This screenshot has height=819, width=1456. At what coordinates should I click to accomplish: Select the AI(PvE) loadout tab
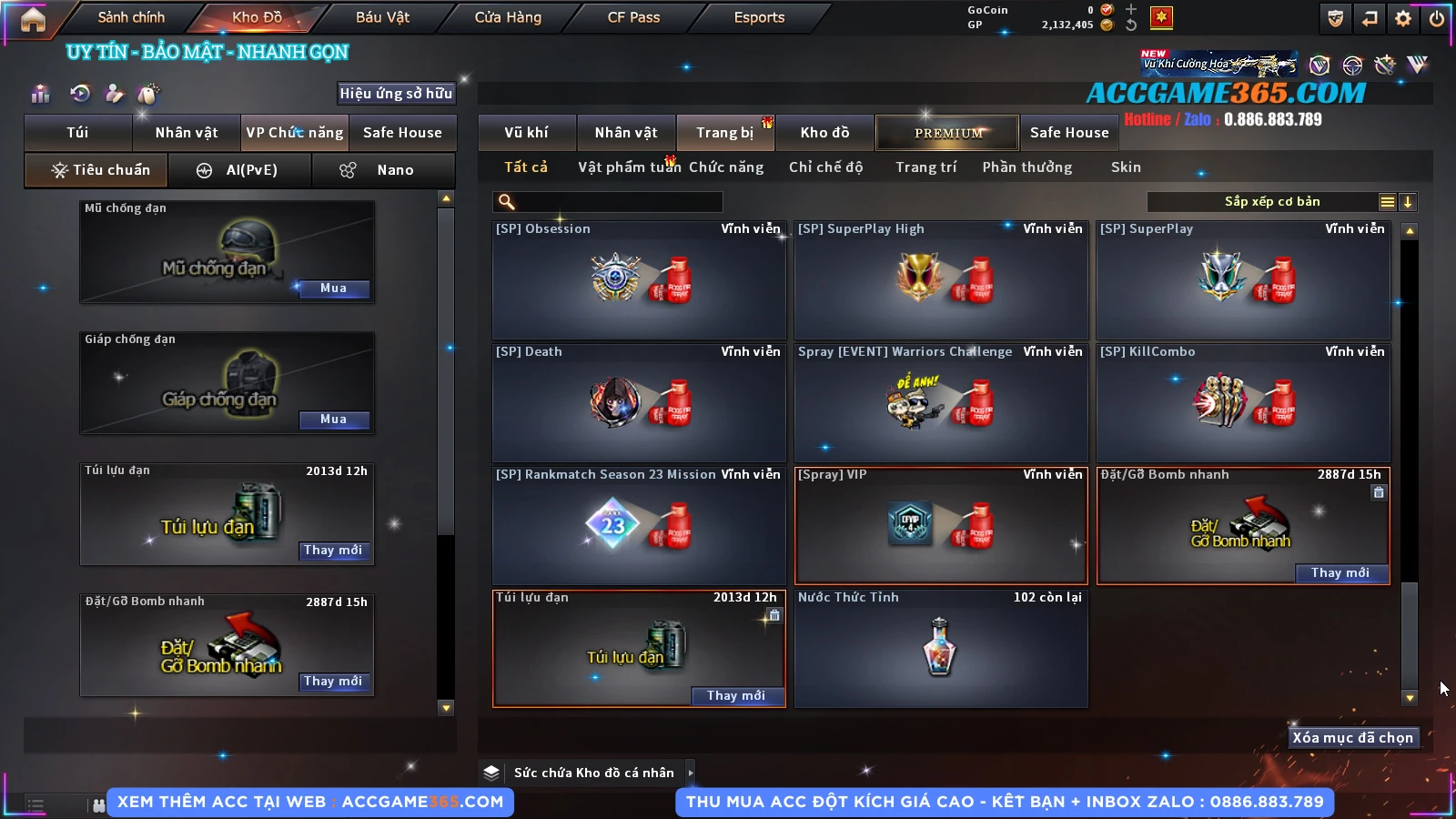click(240, 170)
